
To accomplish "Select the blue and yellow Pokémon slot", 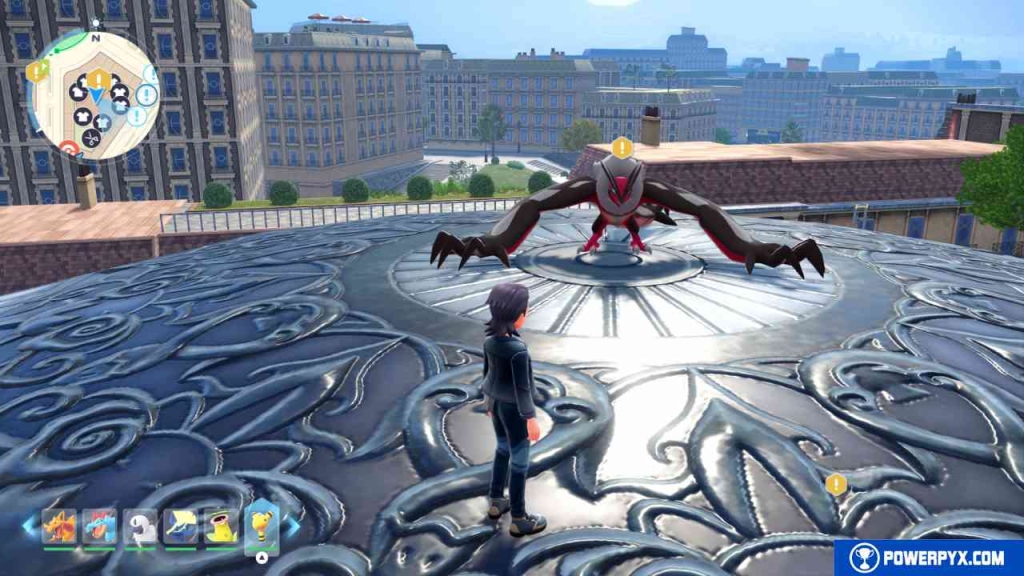I will coord(181,526).
